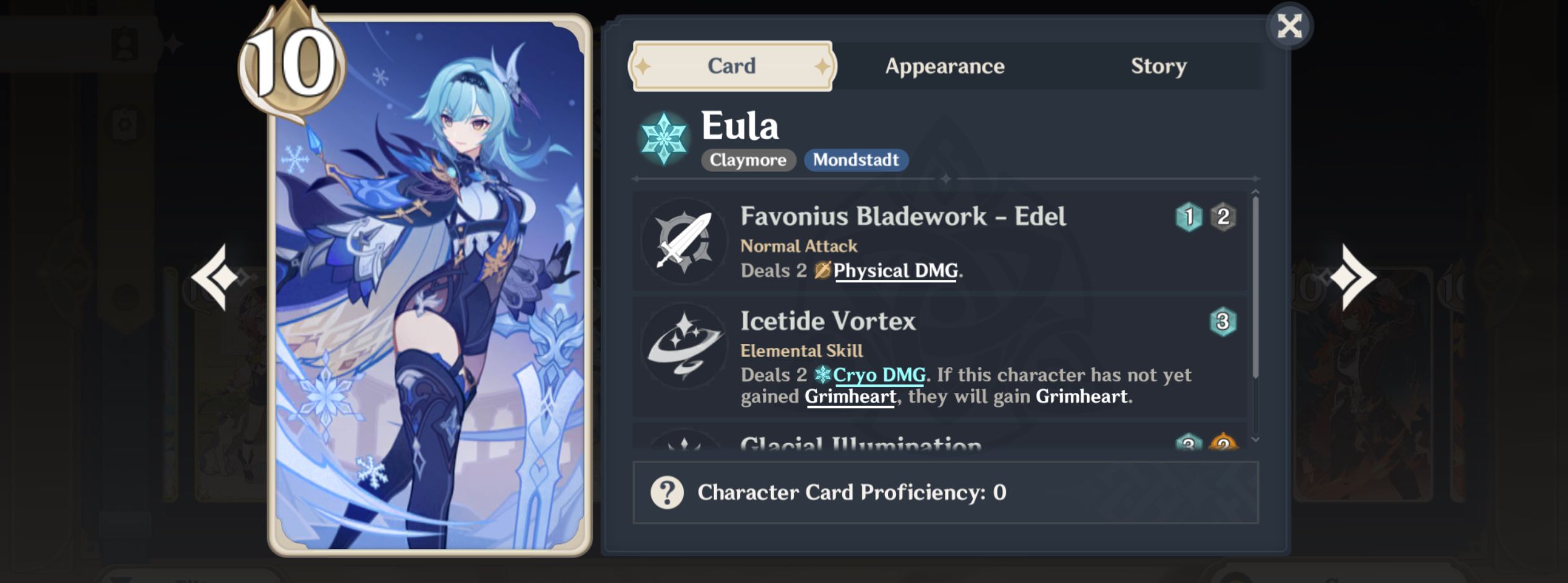The width and height of the screenshot is (1568, 583).
Task: Click the Claymore weapon tag
Action: click(x=748, y=160)
